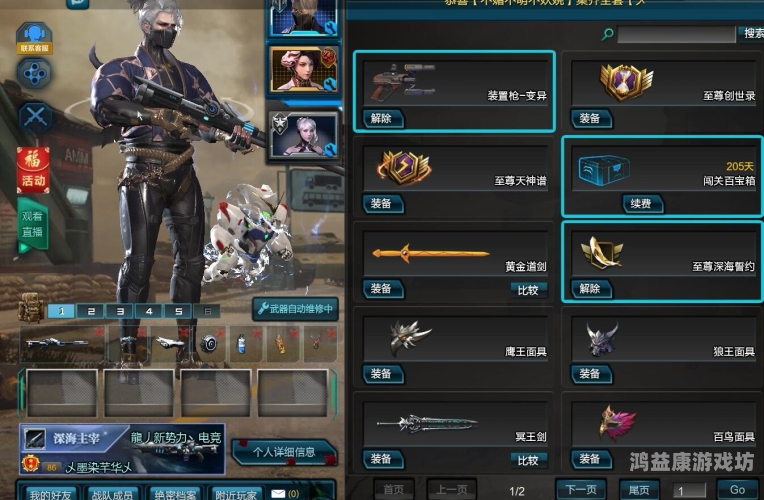Open the 福 活动 events icon
764x500 pixels.
(33, 169)
